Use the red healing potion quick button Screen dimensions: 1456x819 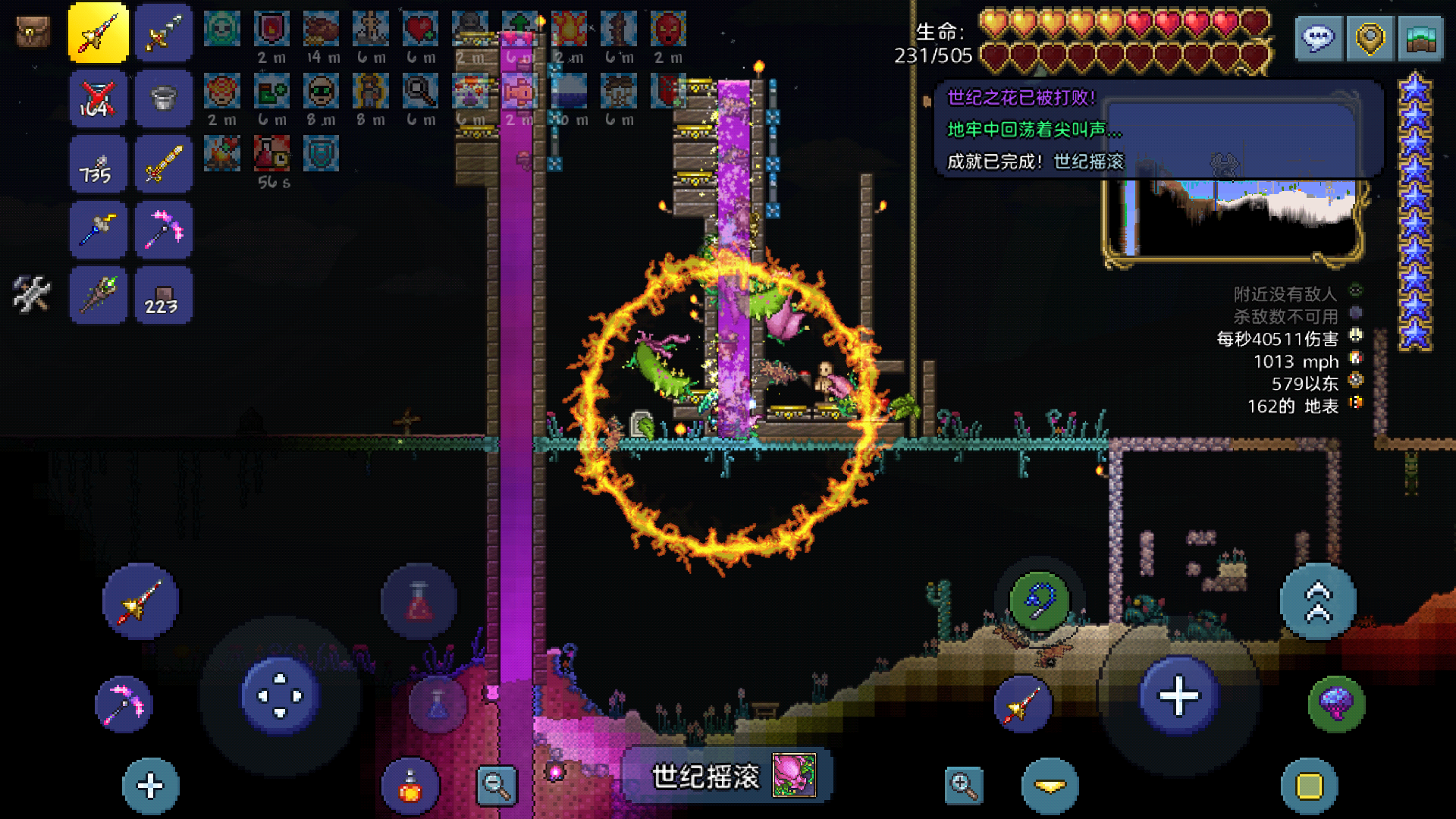[x=419, y=601]
